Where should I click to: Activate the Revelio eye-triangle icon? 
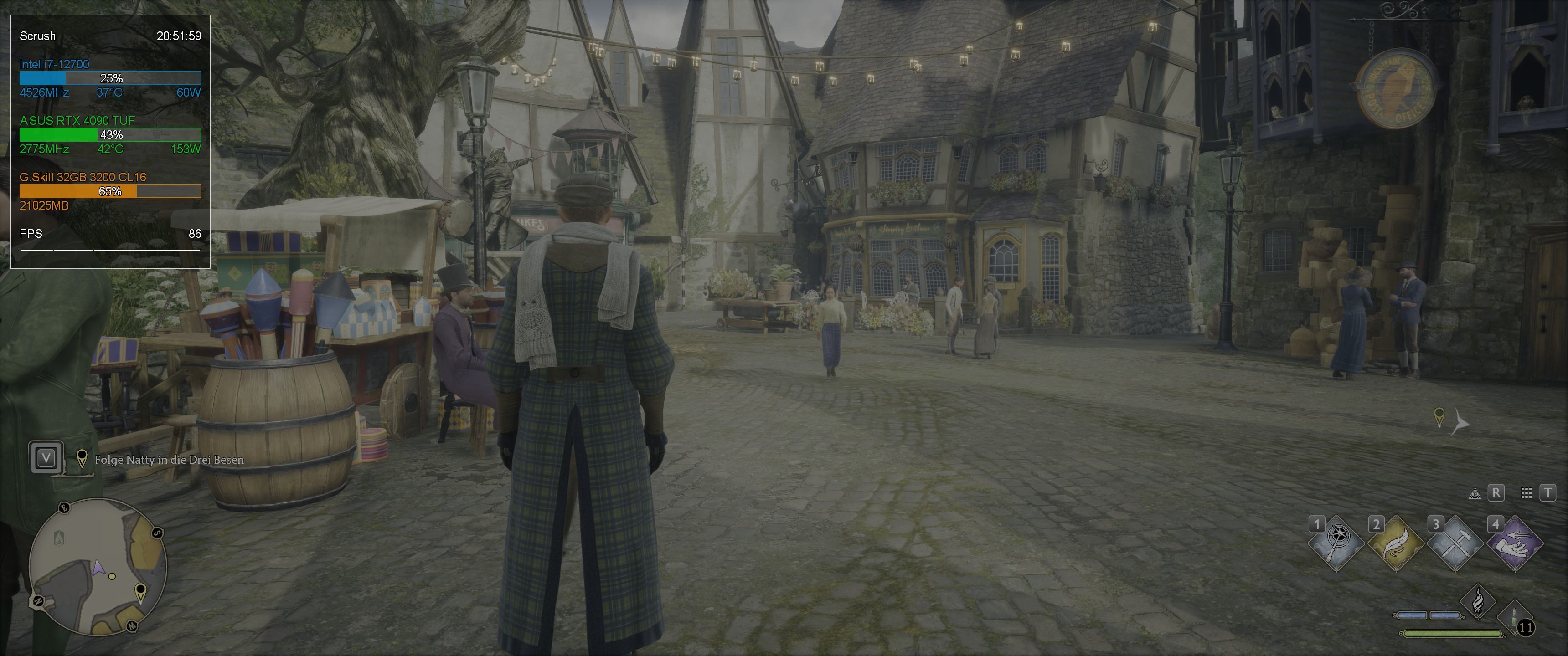coord(1475,493)
